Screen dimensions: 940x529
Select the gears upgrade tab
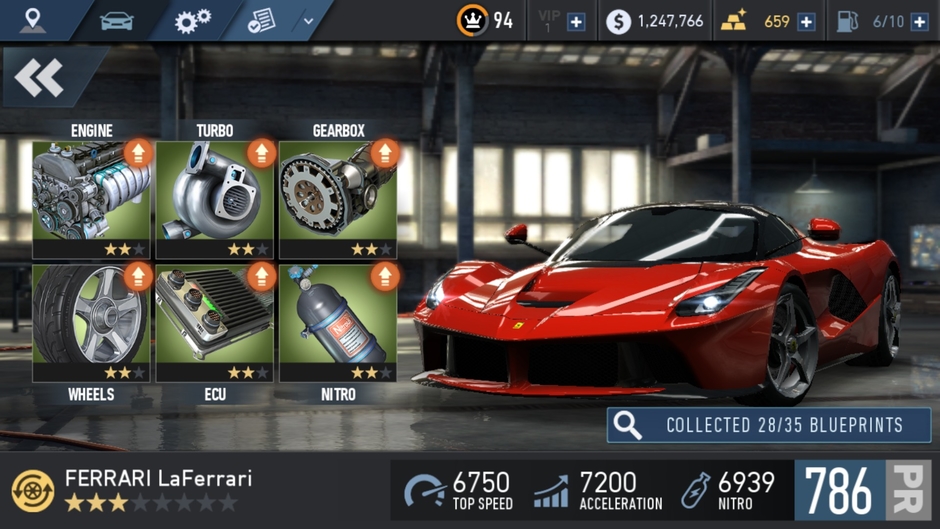pos(192,20)
